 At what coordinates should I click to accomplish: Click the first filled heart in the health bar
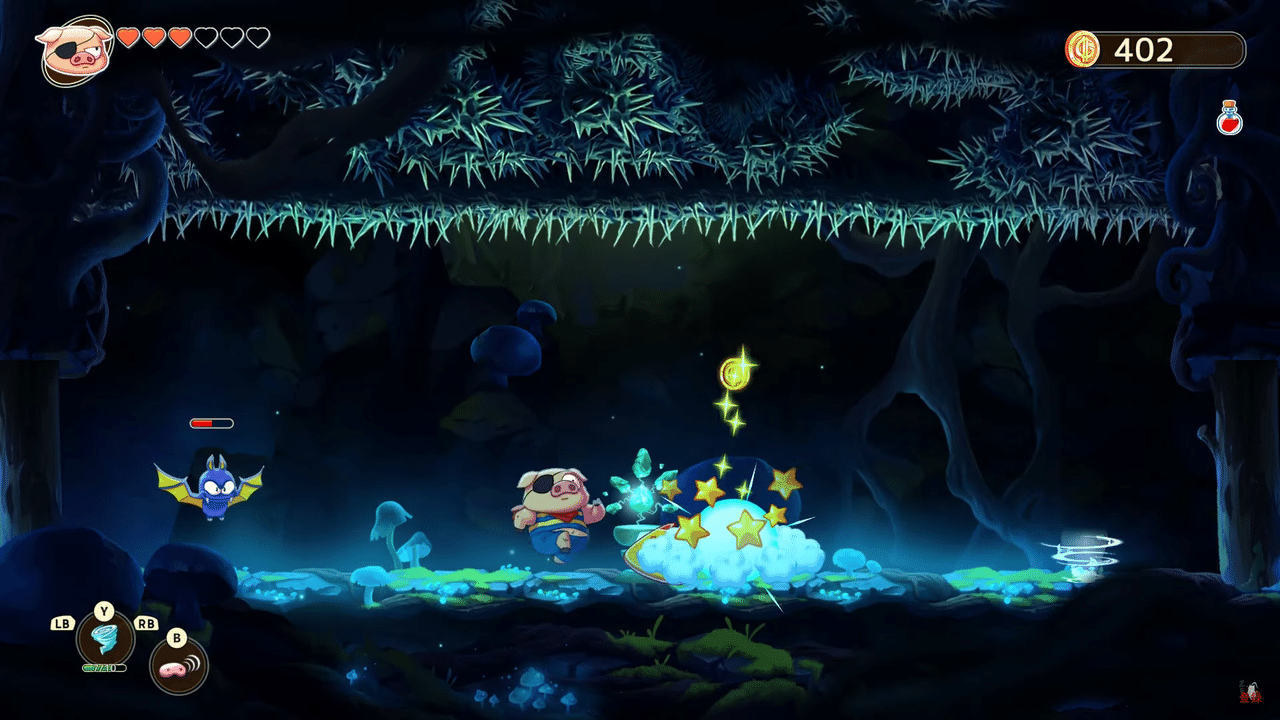(126, 38)
